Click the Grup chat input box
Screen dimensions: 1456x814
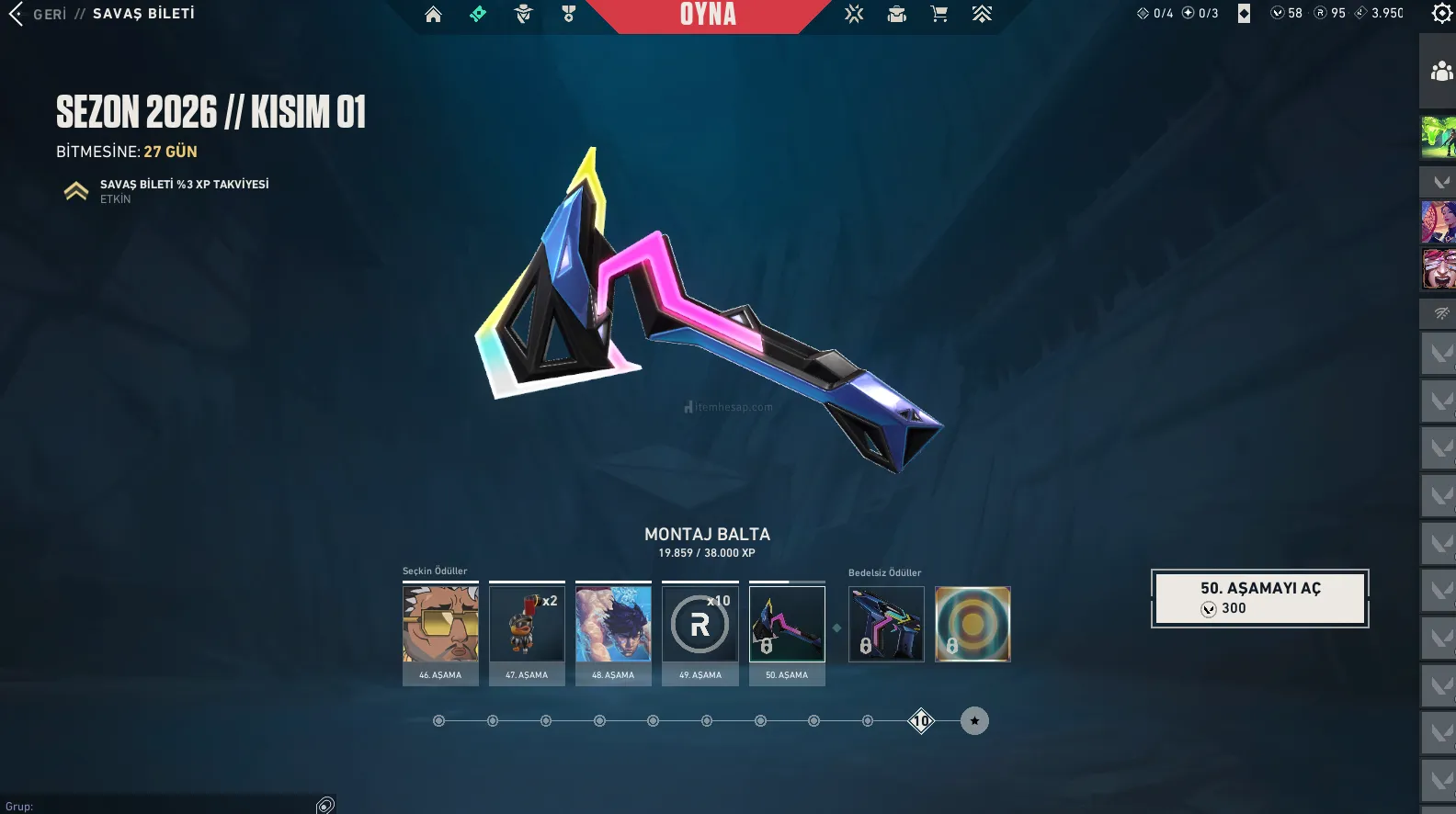165,806
